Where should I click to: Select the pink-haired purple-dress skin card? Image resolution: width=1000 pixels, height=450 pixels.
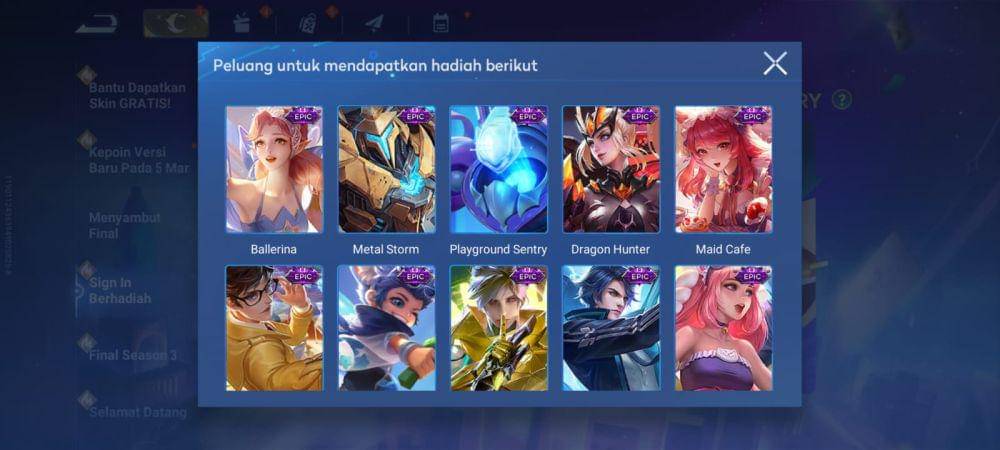[723, 328]
